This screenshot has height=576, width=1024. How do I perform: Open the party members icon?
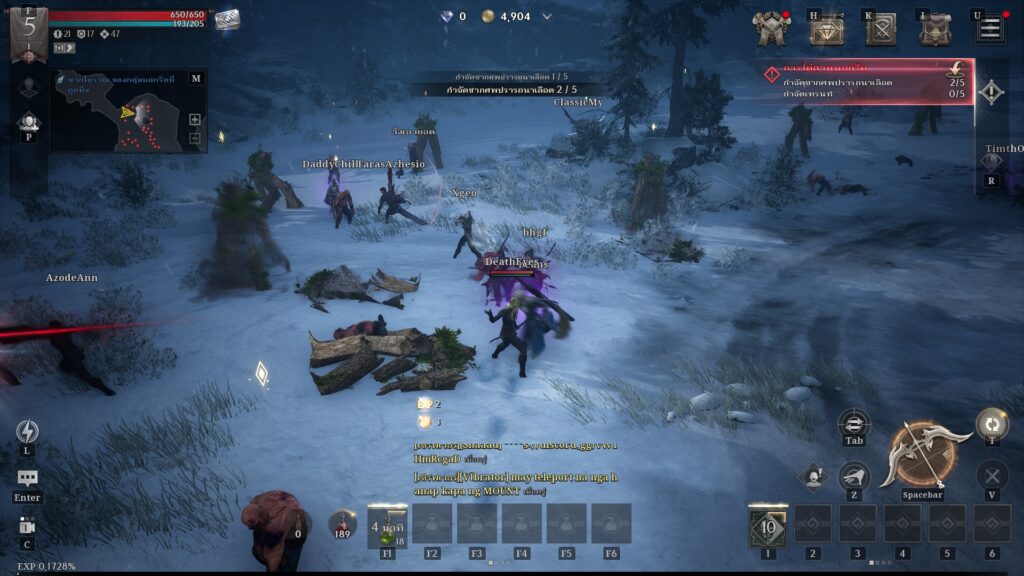(28, 122)
